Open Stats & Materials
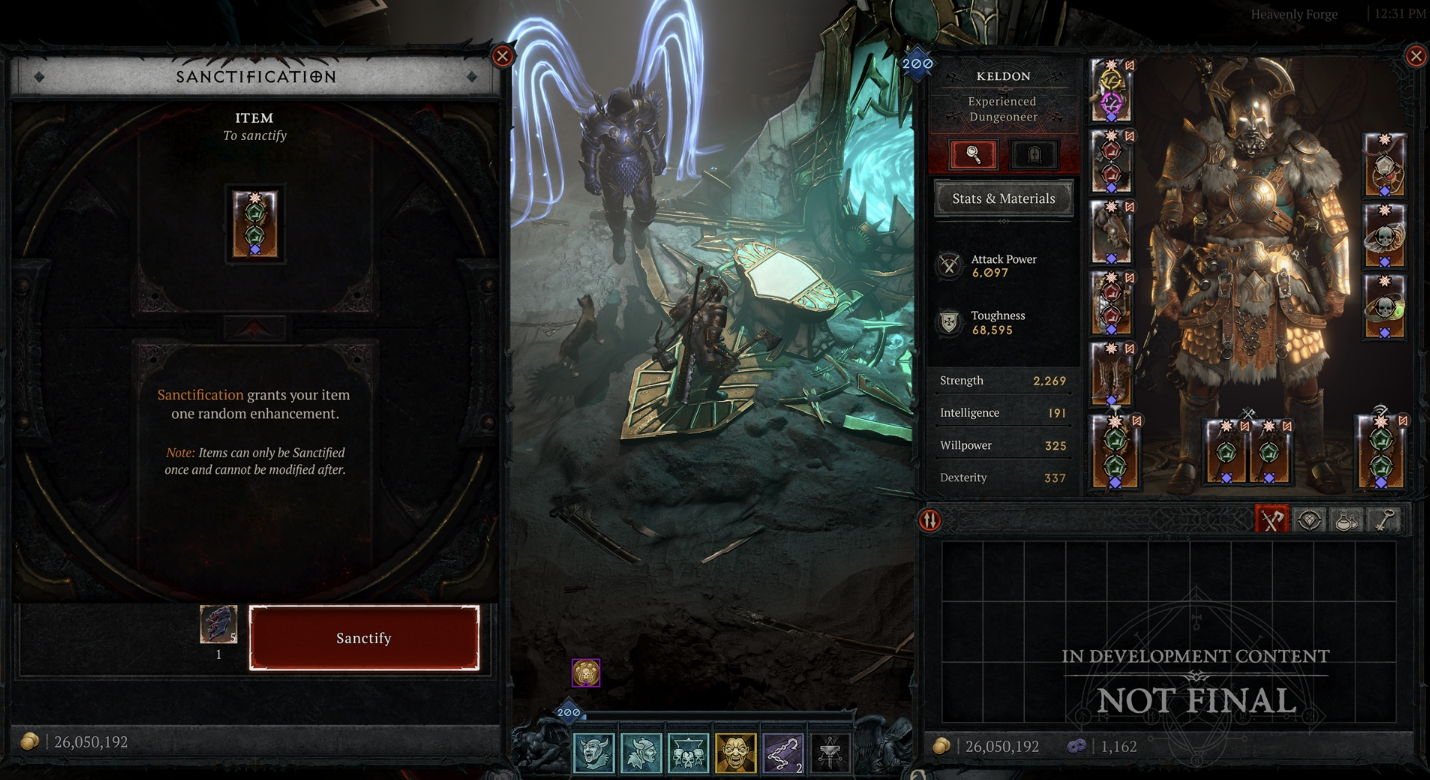This screenshot has width=1430, height=780. pyautogui.click(x=1003, y=198)
